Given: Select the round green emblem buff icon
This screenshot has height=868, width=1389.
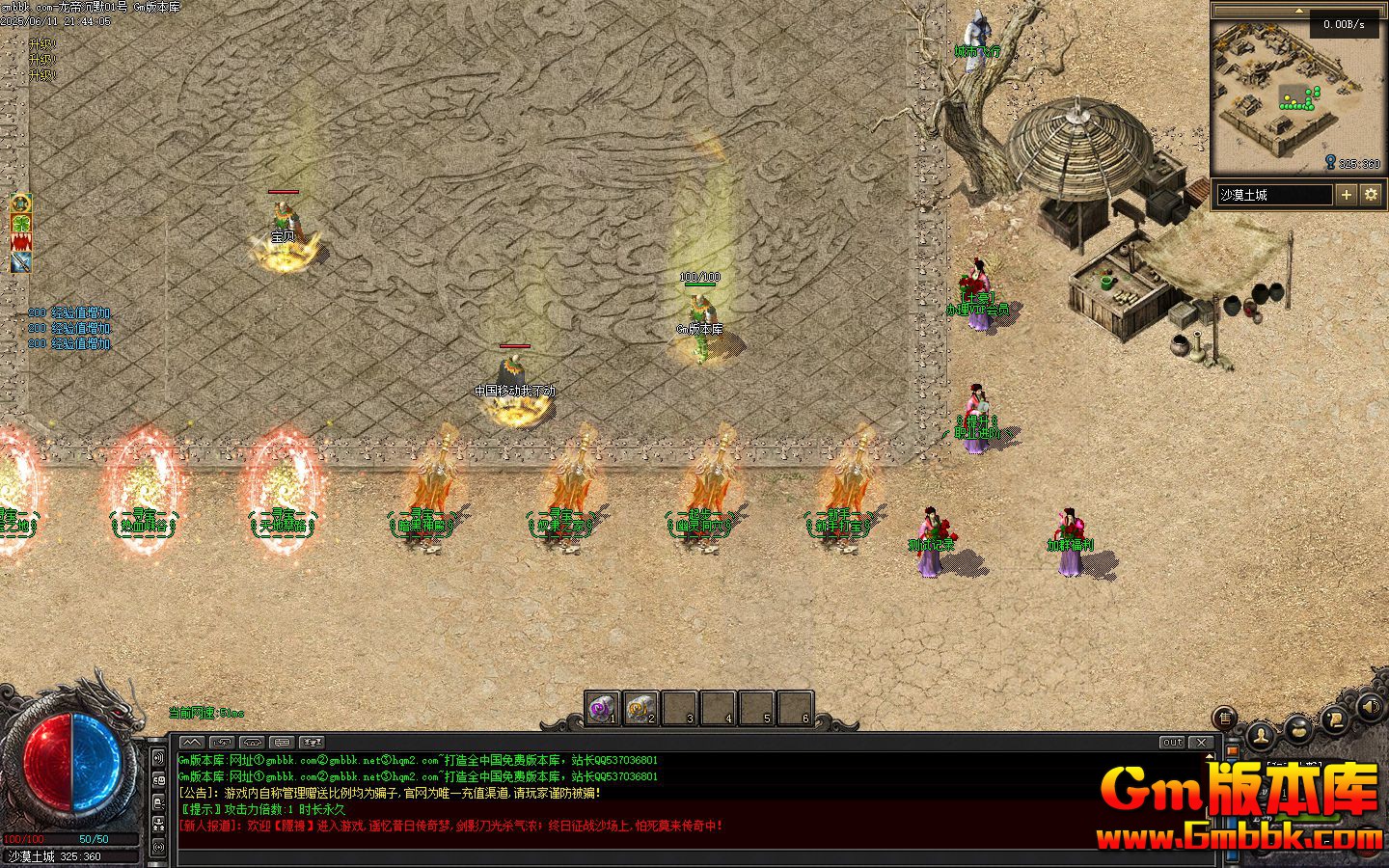Looking at the screenshot, I should click(x=21, y=203).
